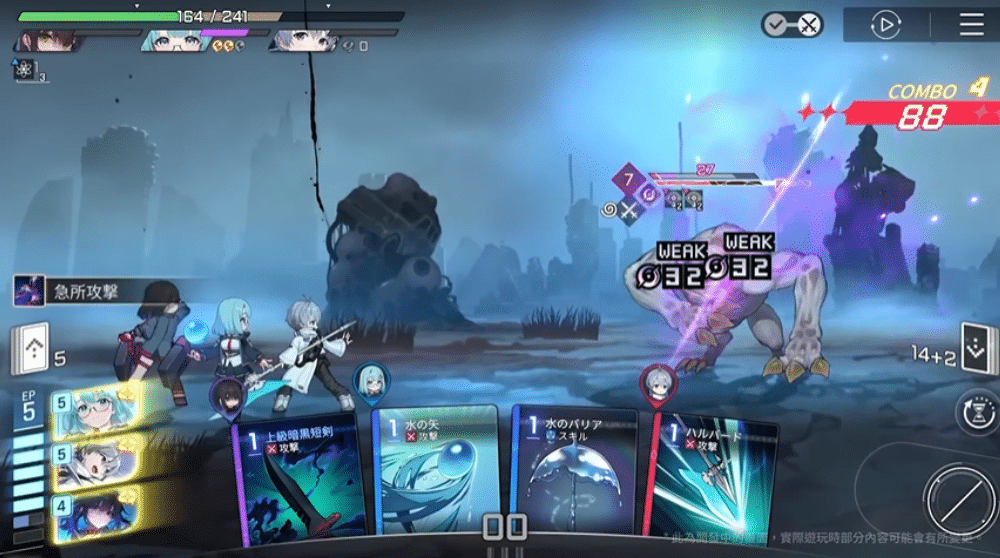This screenshot has height=558, width=1000.
Task: Select the 水の矢 attack card
Action: pos(434,472)
